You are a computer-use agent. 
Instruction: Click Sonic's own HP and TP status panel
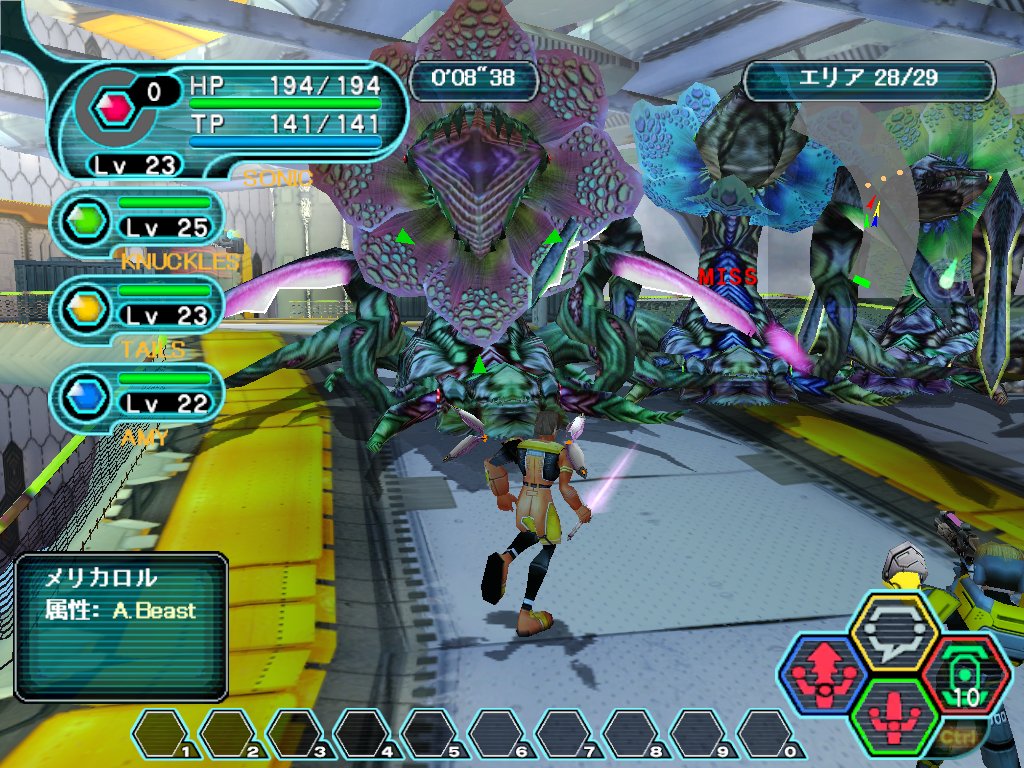click(230, 120)
